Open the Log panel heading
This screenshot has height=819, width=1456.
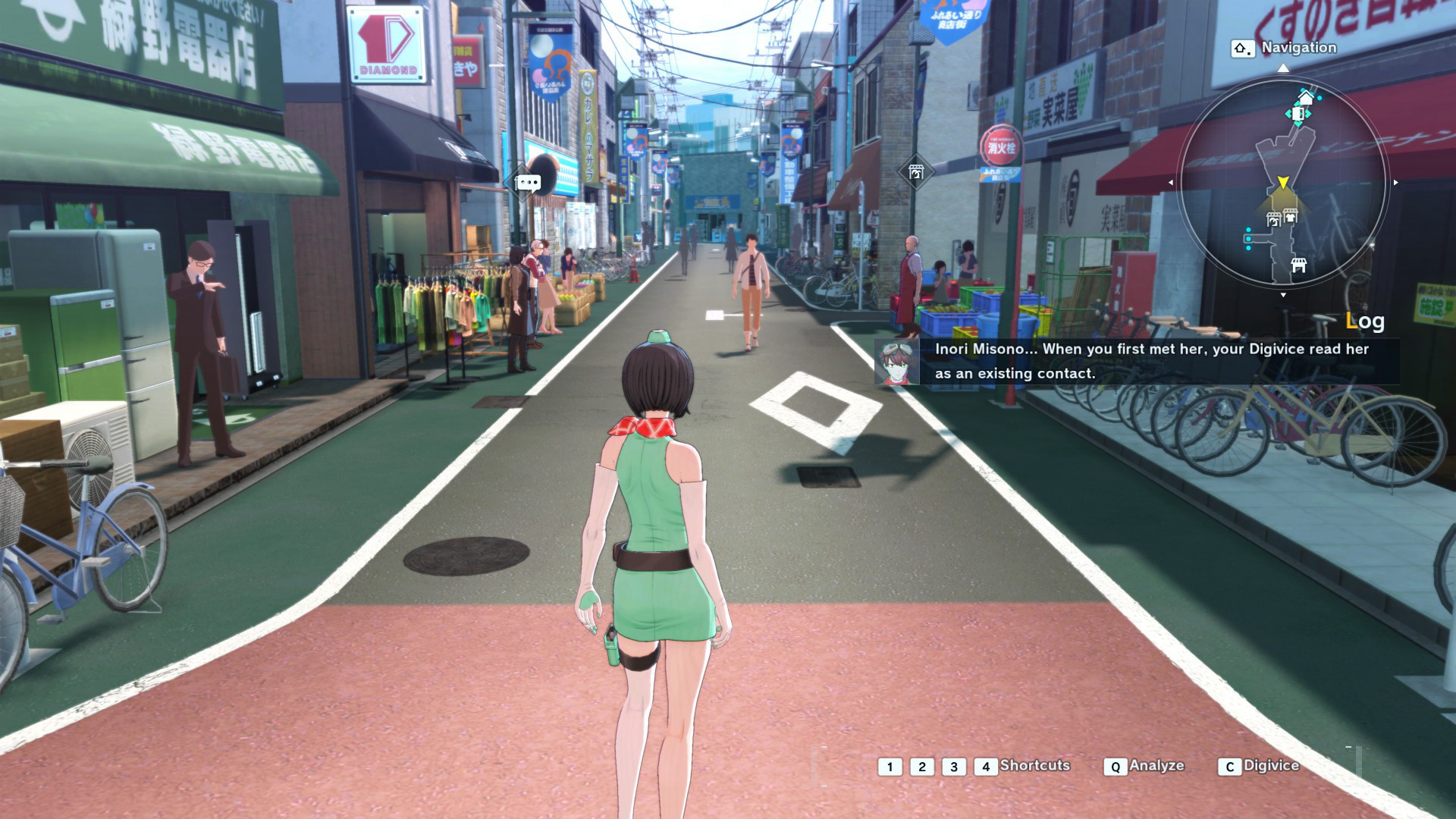click(x=1365, y=322)
